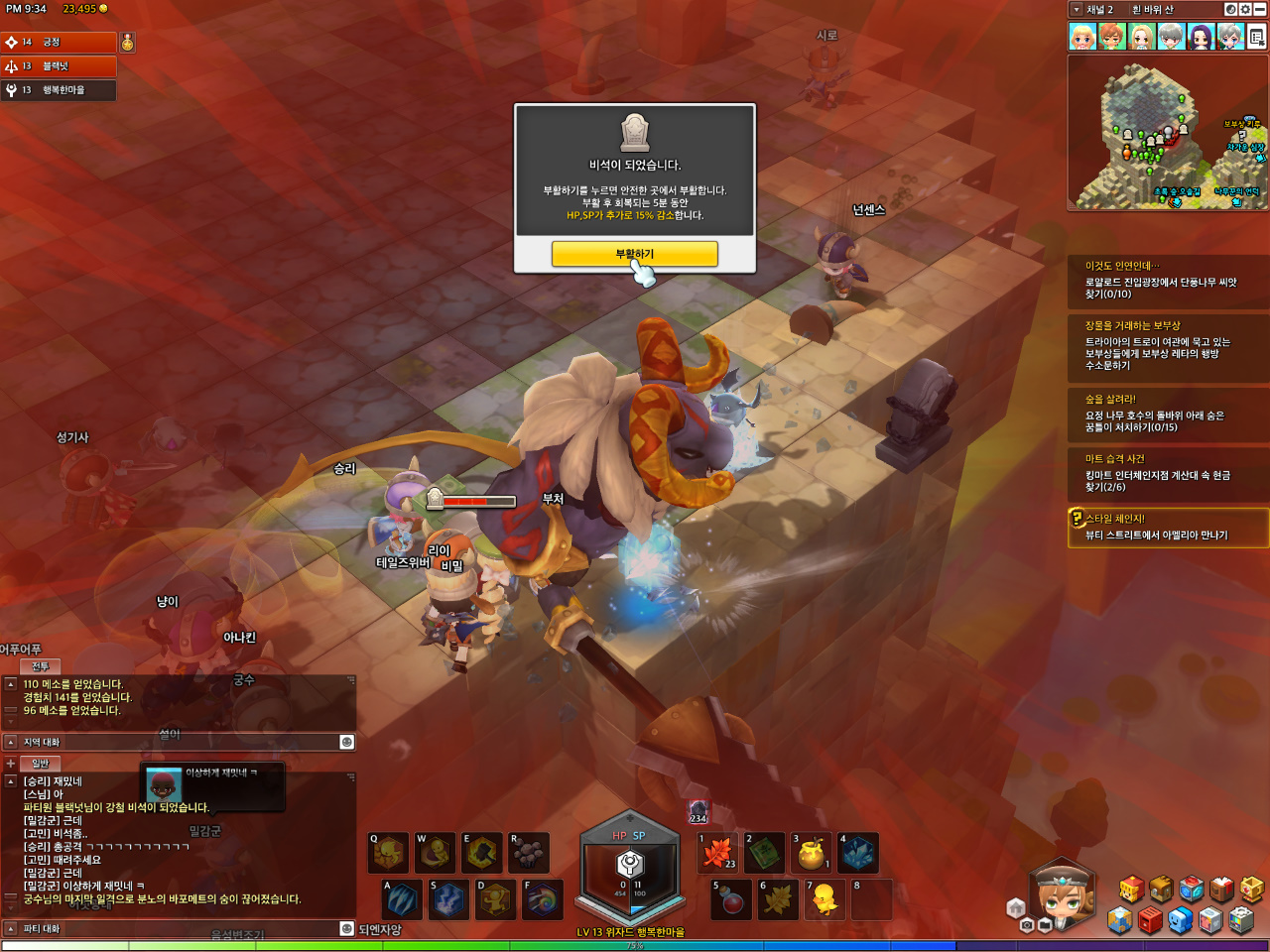Select the 마트 습격 사건 quest entry
The width and height of the screenshot is (1270, 952).
1168,472
